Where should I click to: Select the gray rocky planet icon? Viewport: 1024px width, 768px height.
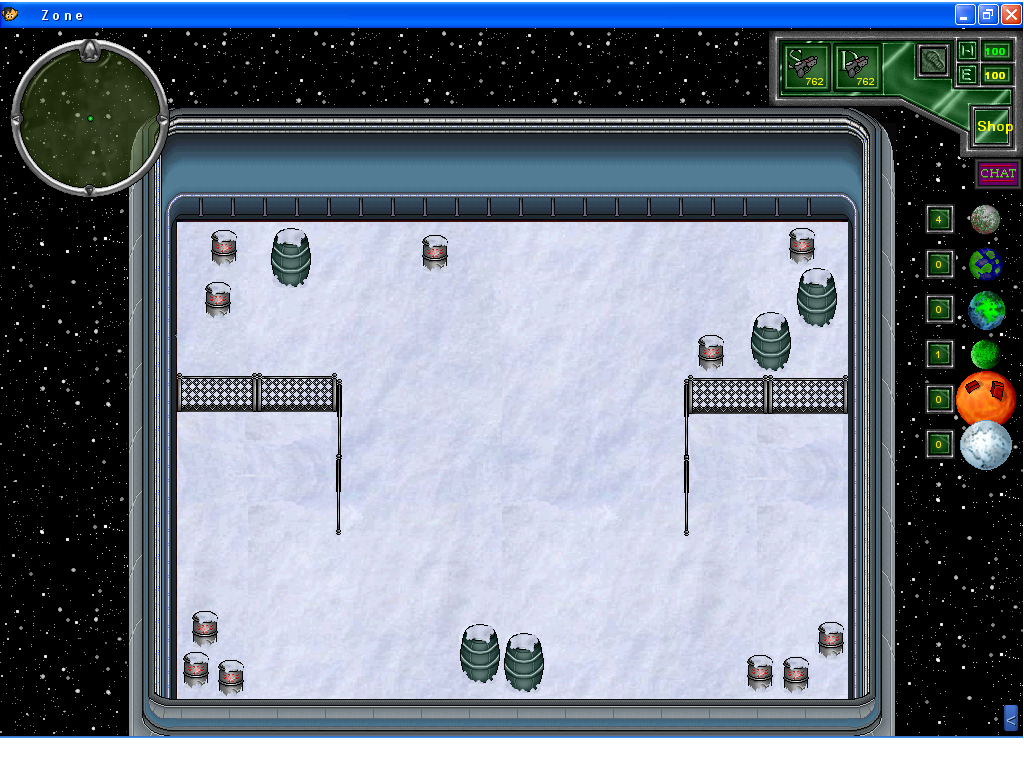(x=985, y=219)
